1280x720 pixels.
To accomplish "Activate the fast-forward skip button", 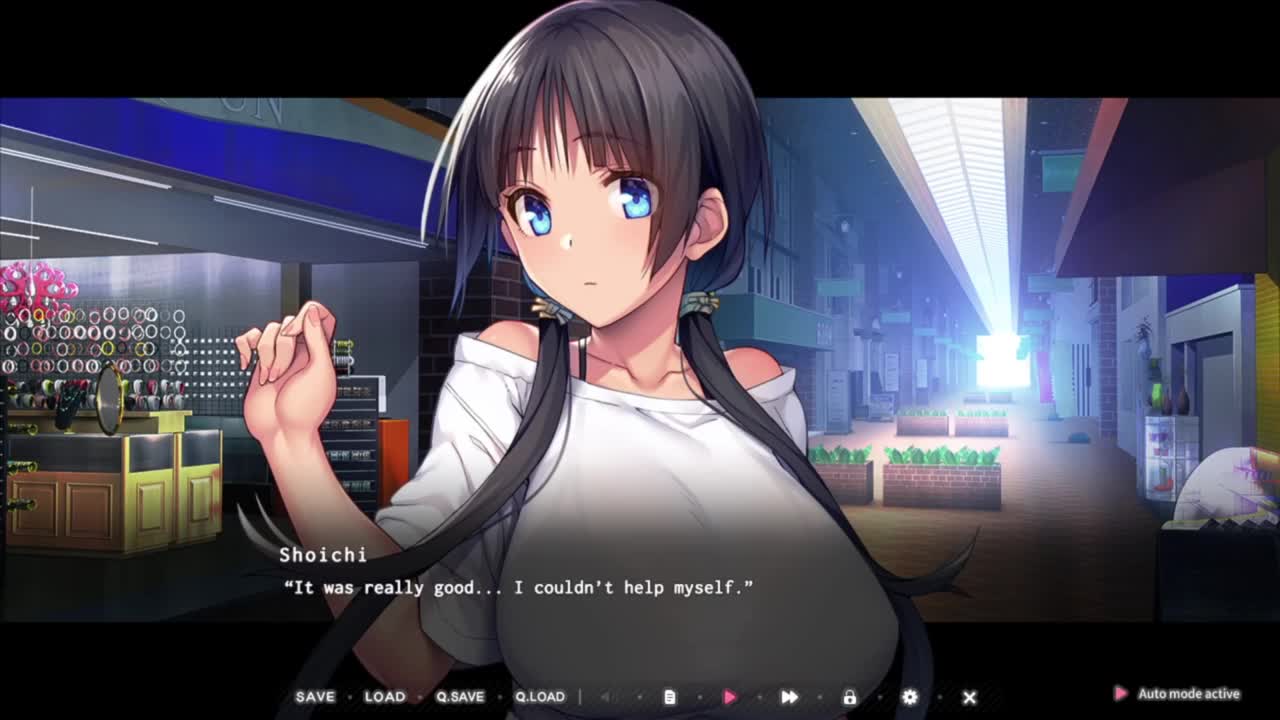I will pyautogui.click(x=789, y=697).
